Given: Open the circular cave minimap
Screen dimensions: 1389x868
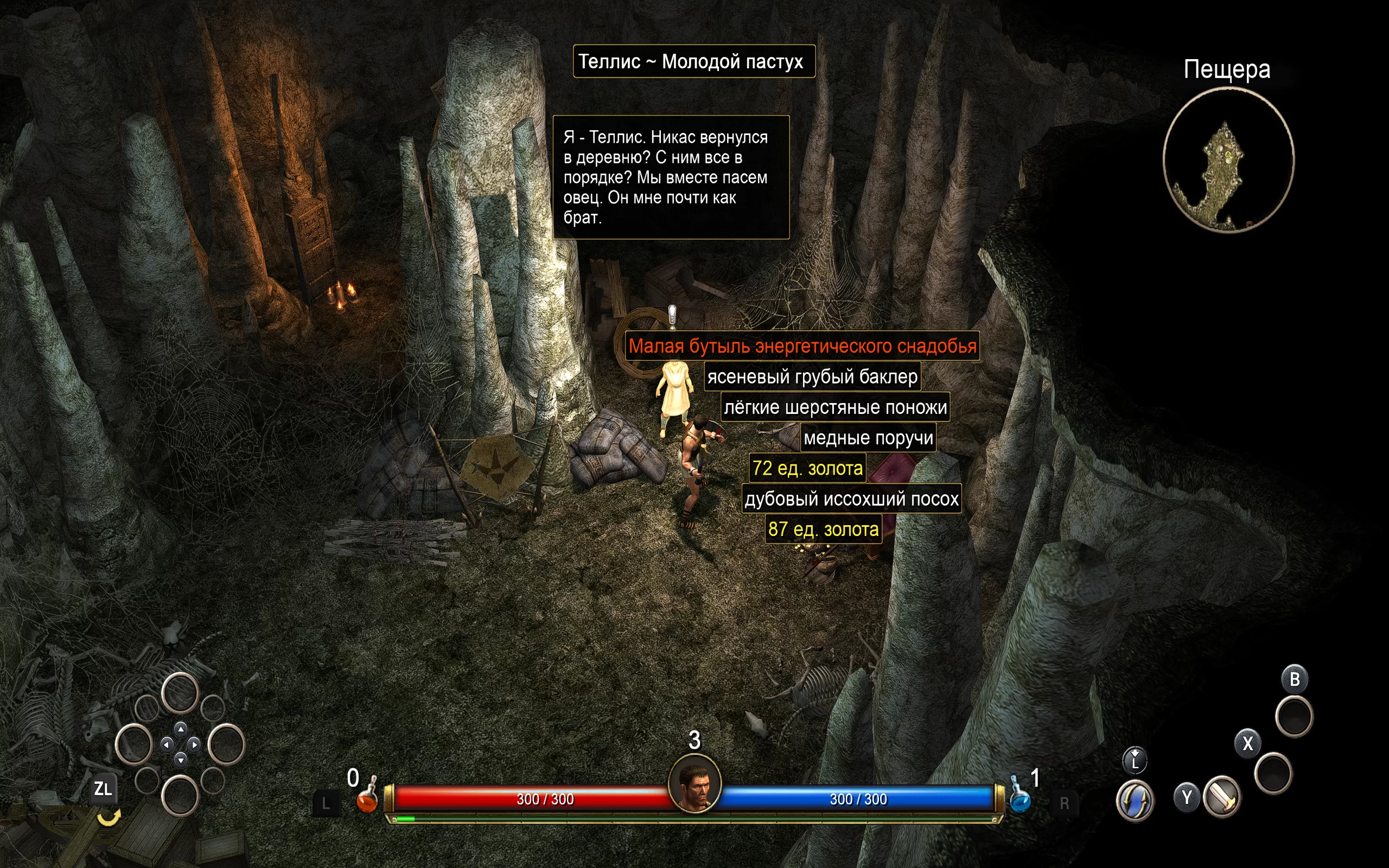Looking at the screenshot, I should [x=1228, y=160].
